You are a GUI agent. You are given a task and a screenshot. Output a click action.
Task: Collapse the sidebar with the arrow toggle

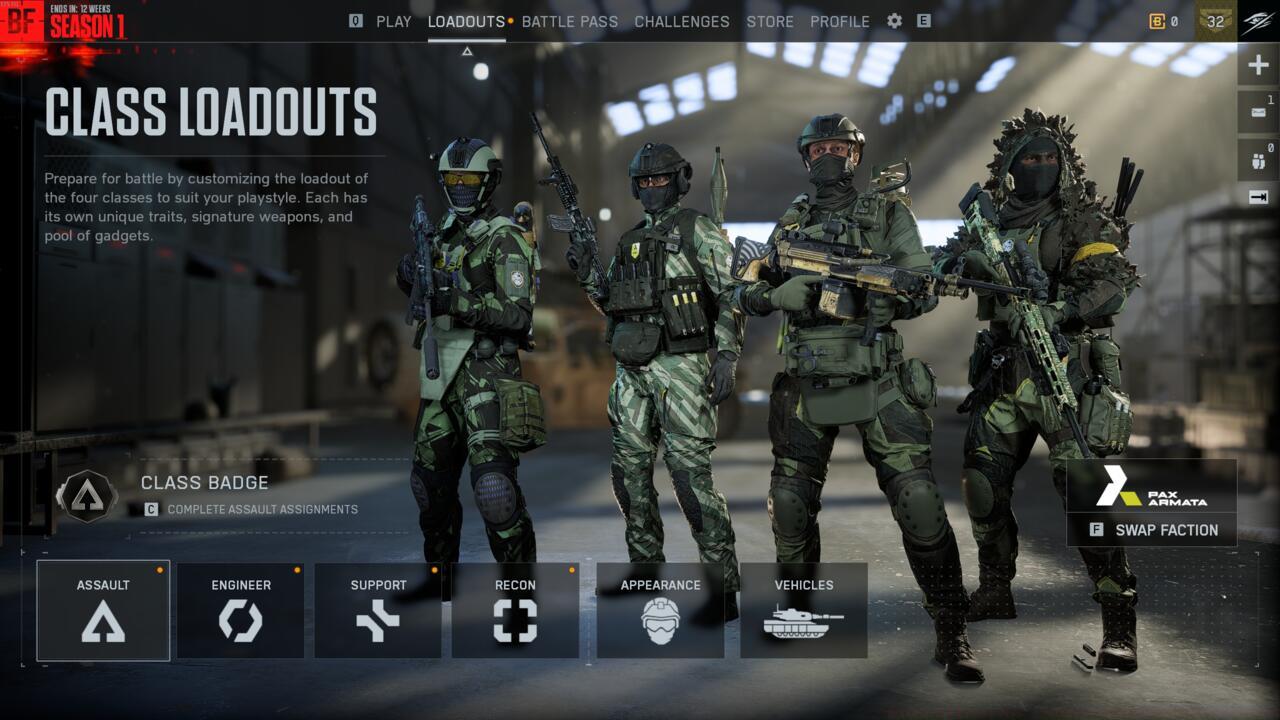point(1256,195)
